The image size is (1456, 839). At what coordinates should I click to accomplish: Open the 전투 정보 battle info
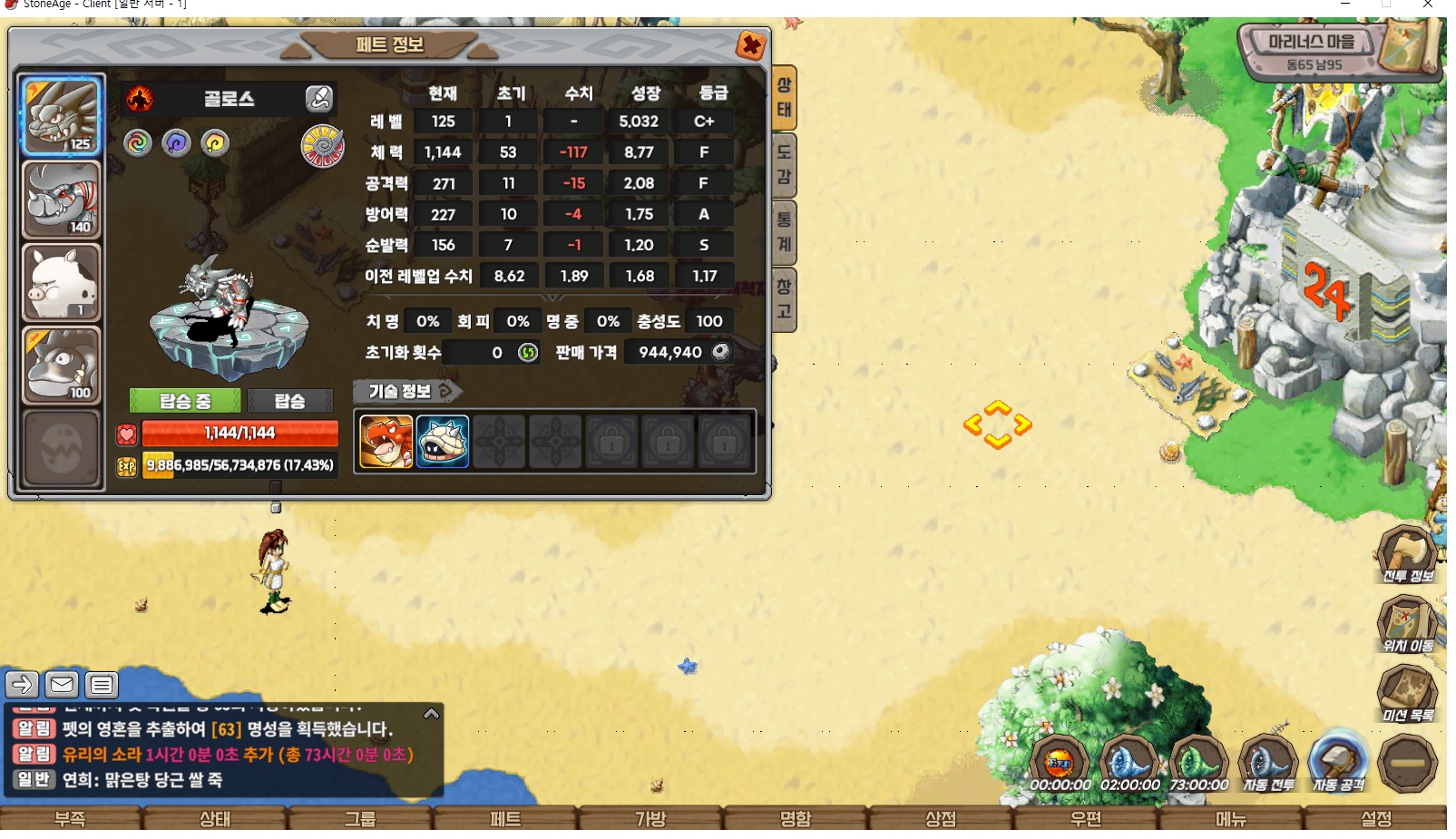pyautogui.click(x=1407, y=554)
